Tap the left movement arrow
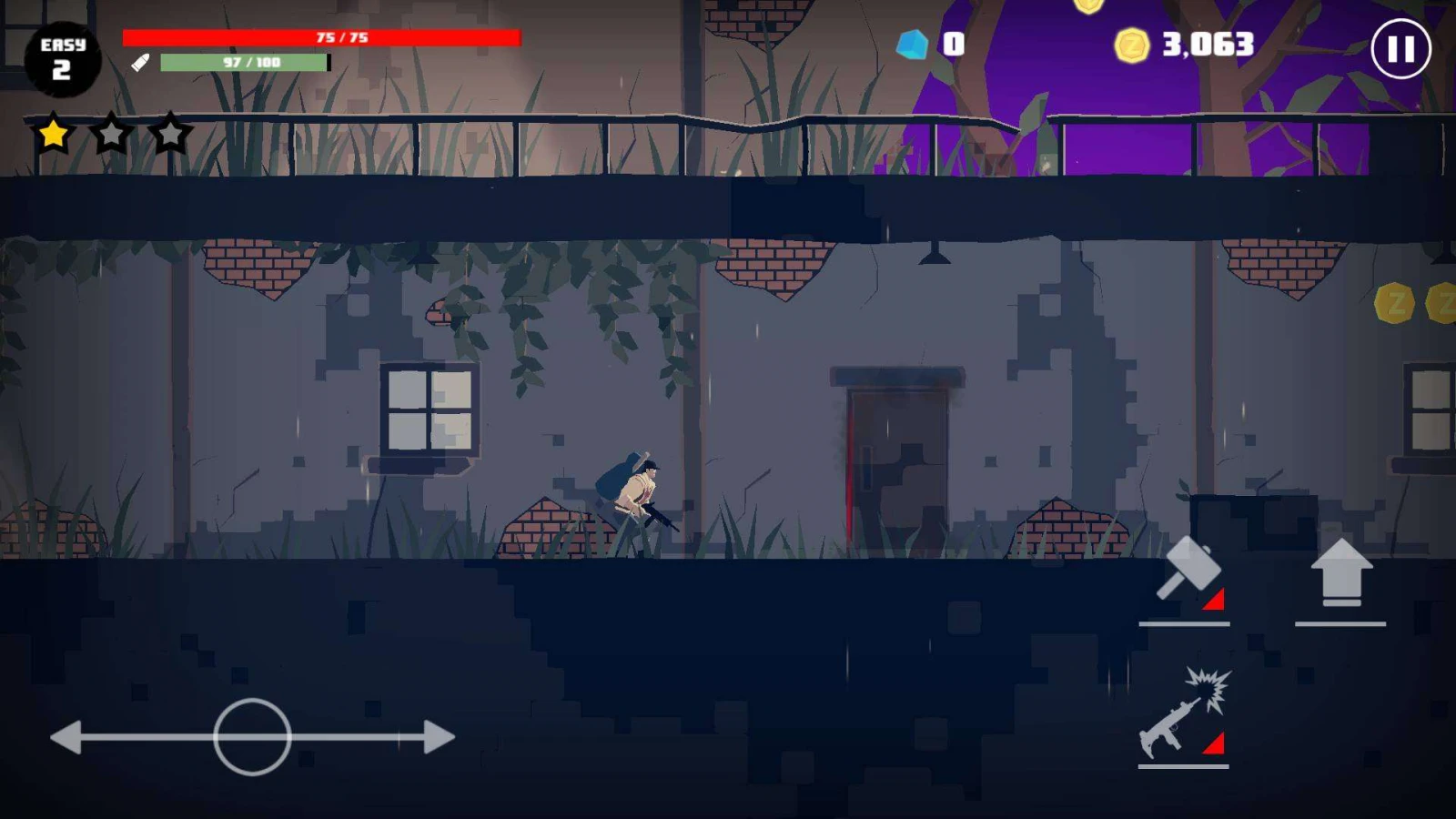The height and width of the screenshot is (819, 1456). pyautogui.click(x=68, y=737)
